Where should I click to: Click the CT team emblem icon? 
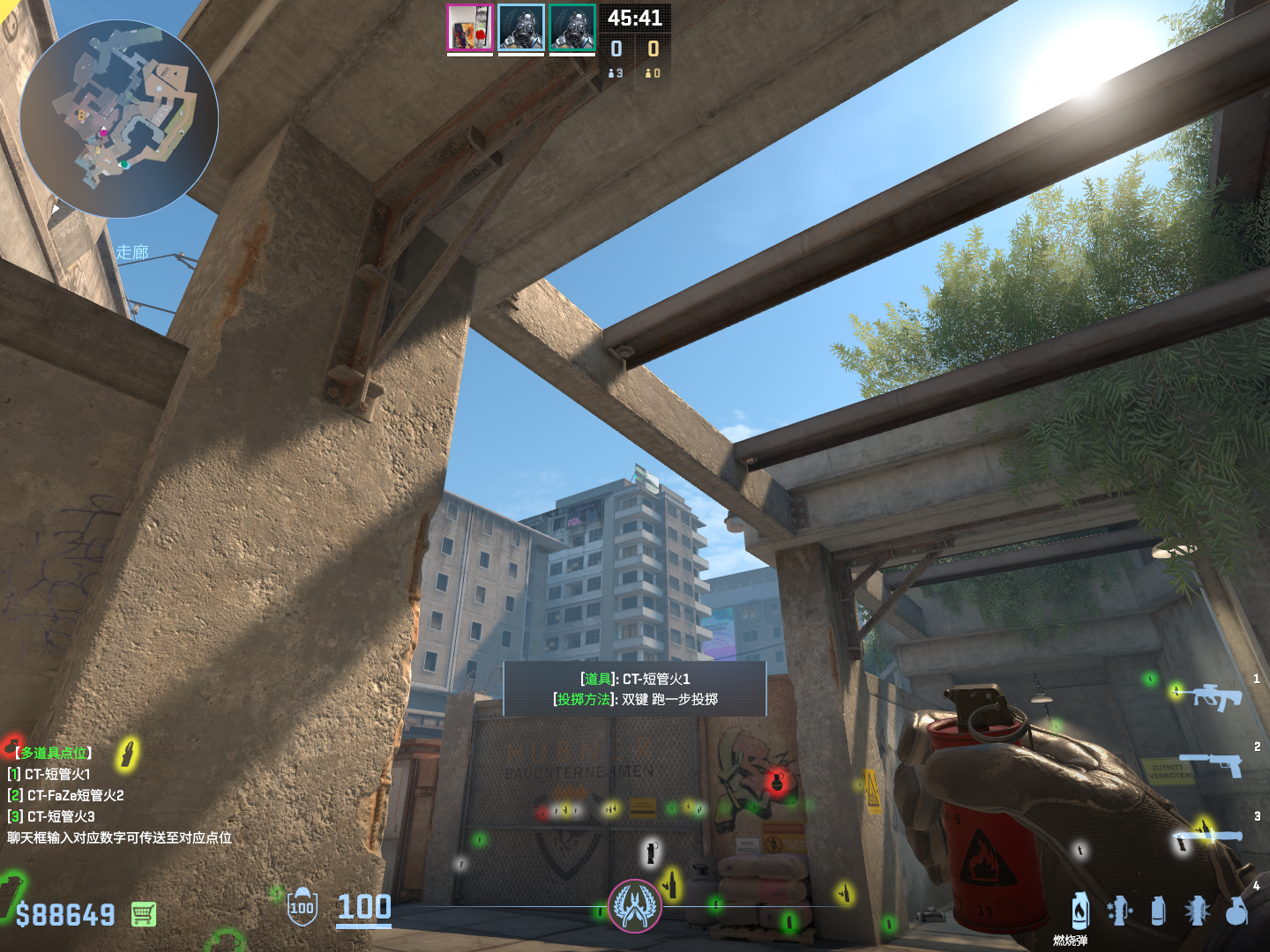point(634,905)
